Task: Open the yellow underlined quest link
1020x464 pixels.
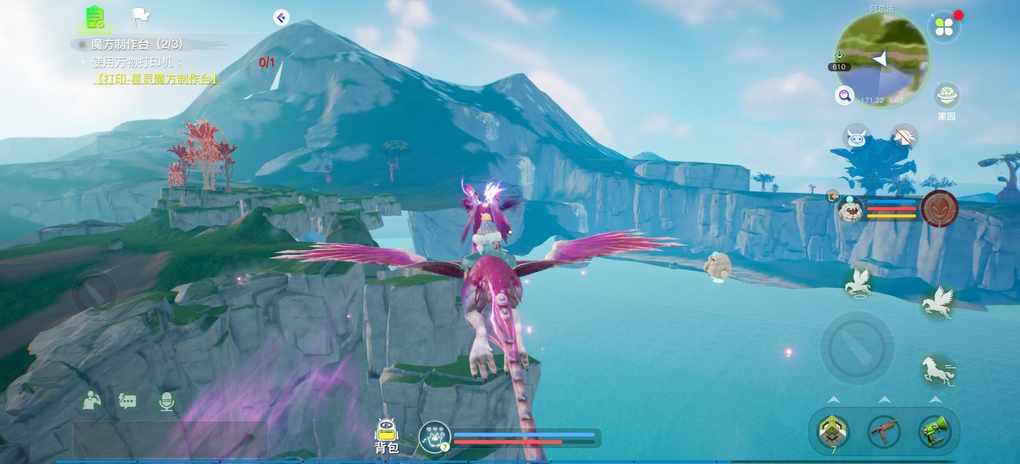Action: click(x=155, y=78)
